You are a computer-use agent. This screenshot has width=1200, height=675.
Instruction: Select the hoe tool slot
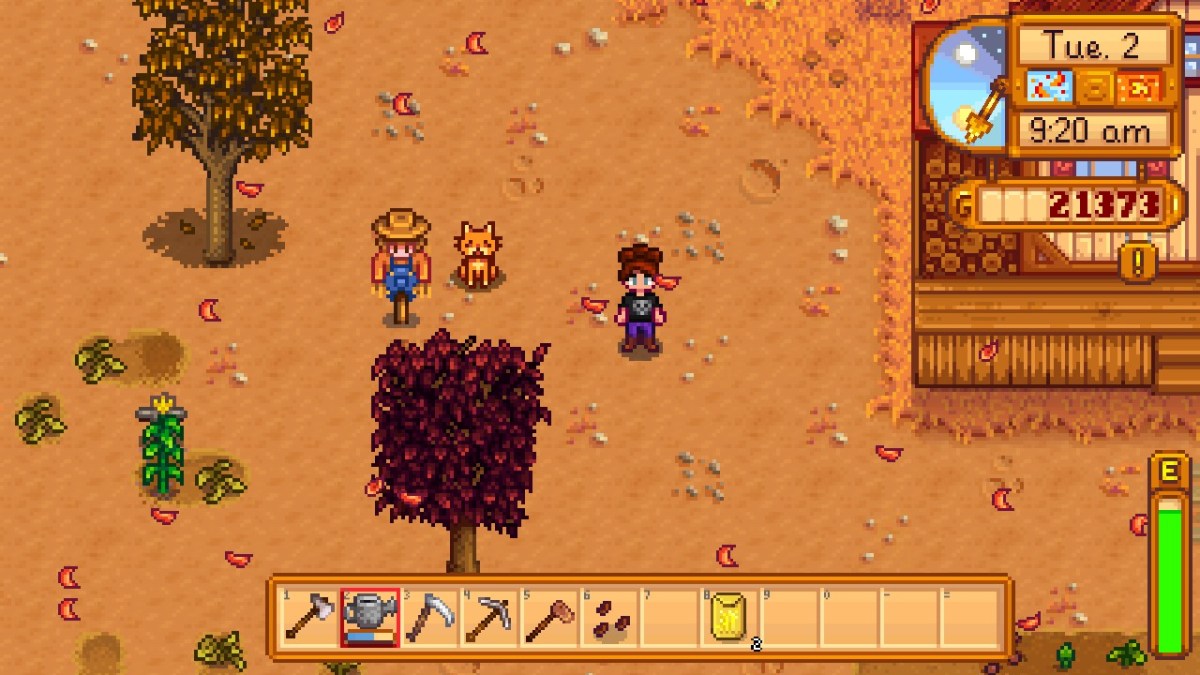[x=549, y=618]
